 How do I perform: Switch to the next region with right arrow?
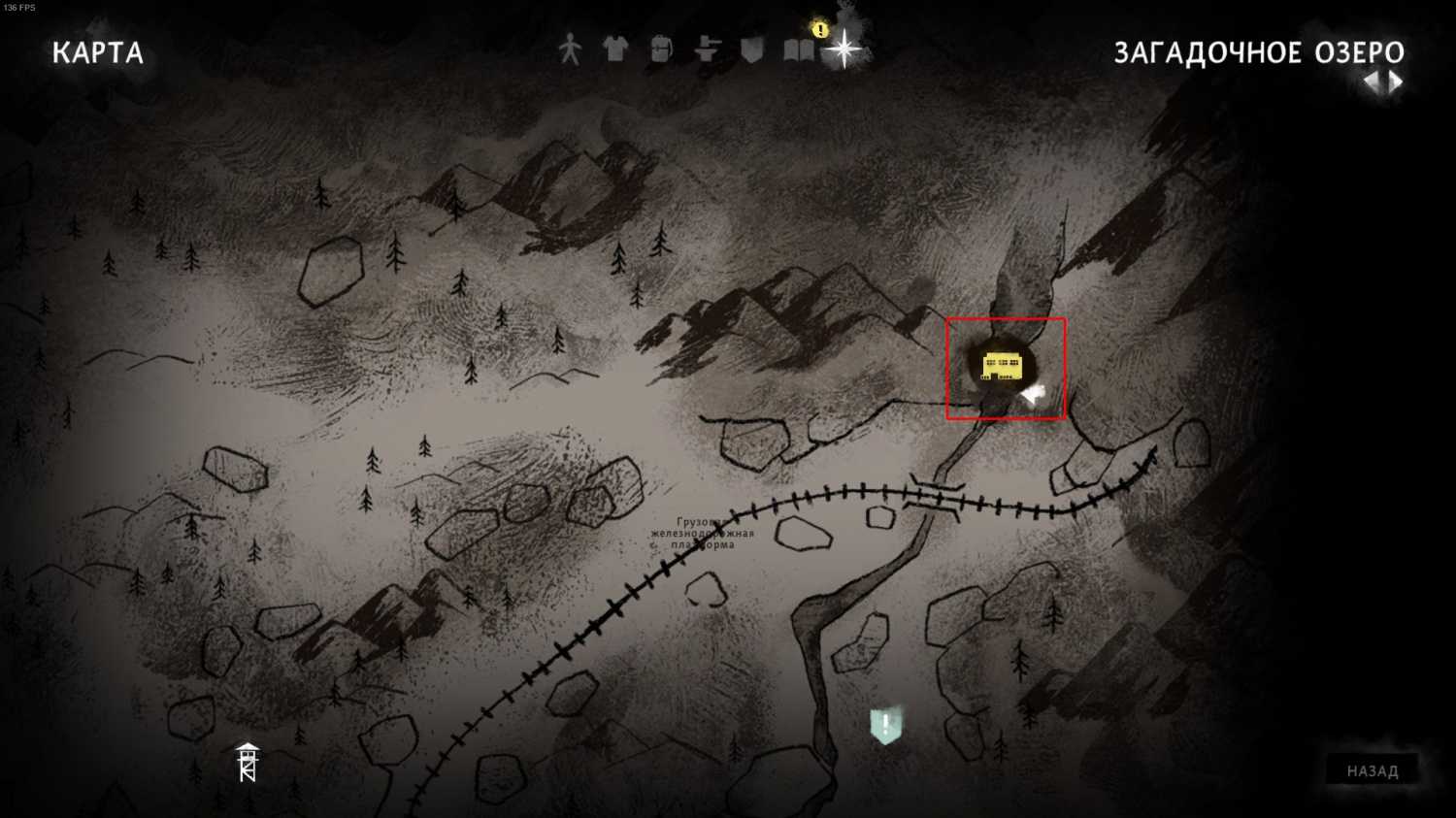(1396, 82)
